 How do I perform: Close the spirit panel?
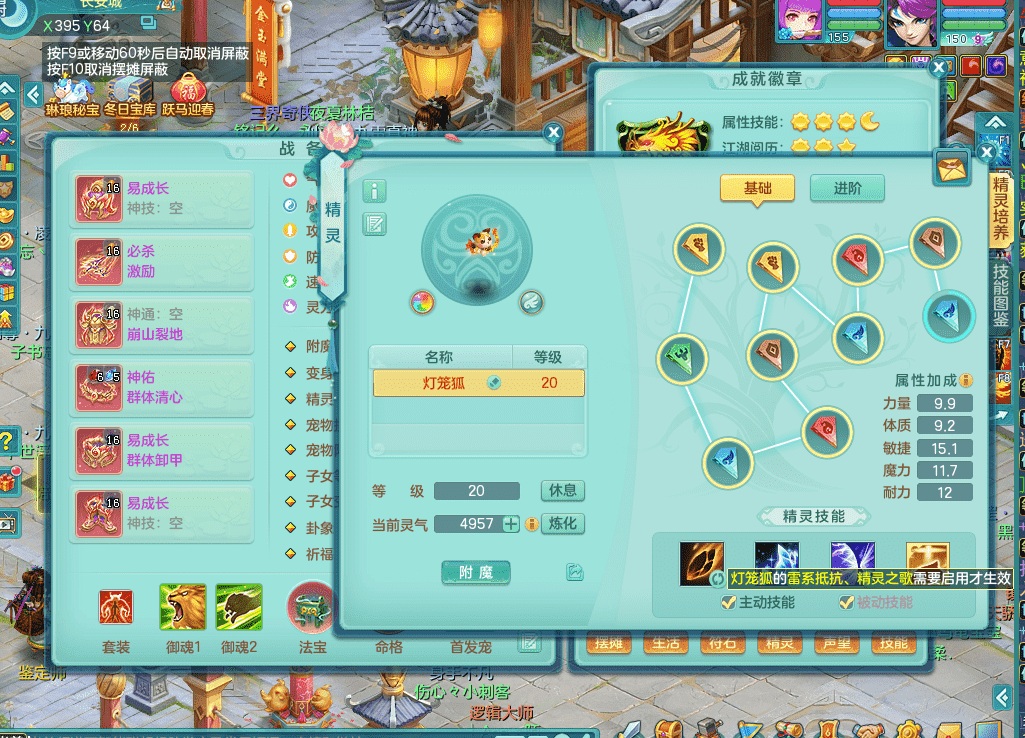[987, 152]
